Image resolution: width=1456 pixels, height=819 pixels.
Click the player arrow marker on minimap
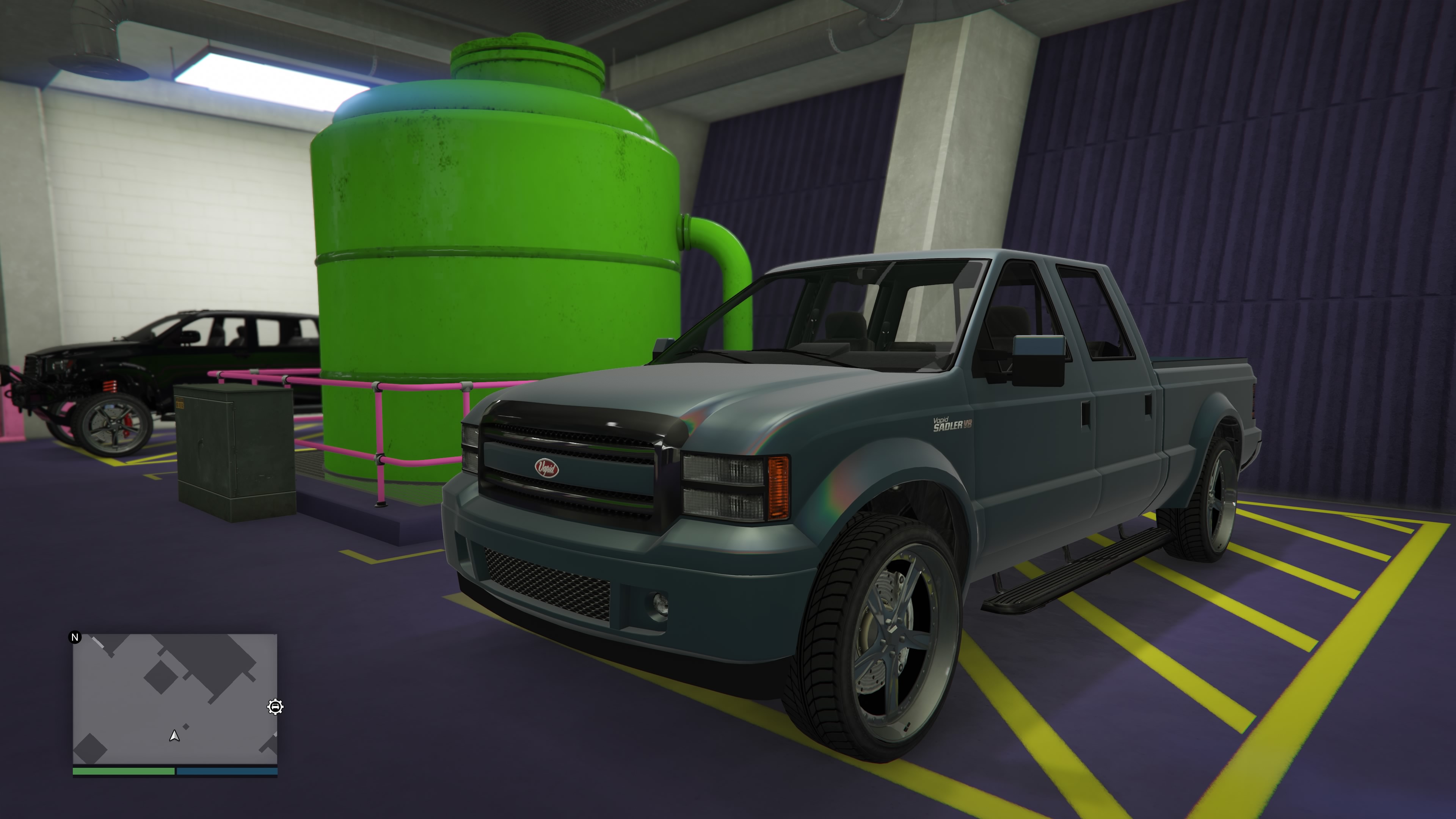175,735
